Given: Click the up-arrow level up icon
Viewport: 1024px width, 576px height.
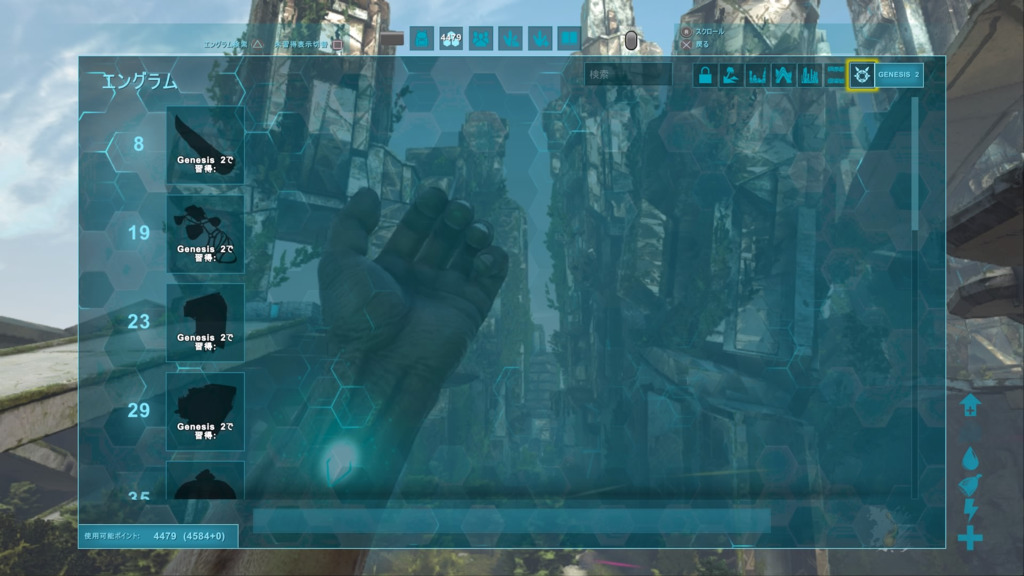Looking at the screenshot, I should pos(969,405).
